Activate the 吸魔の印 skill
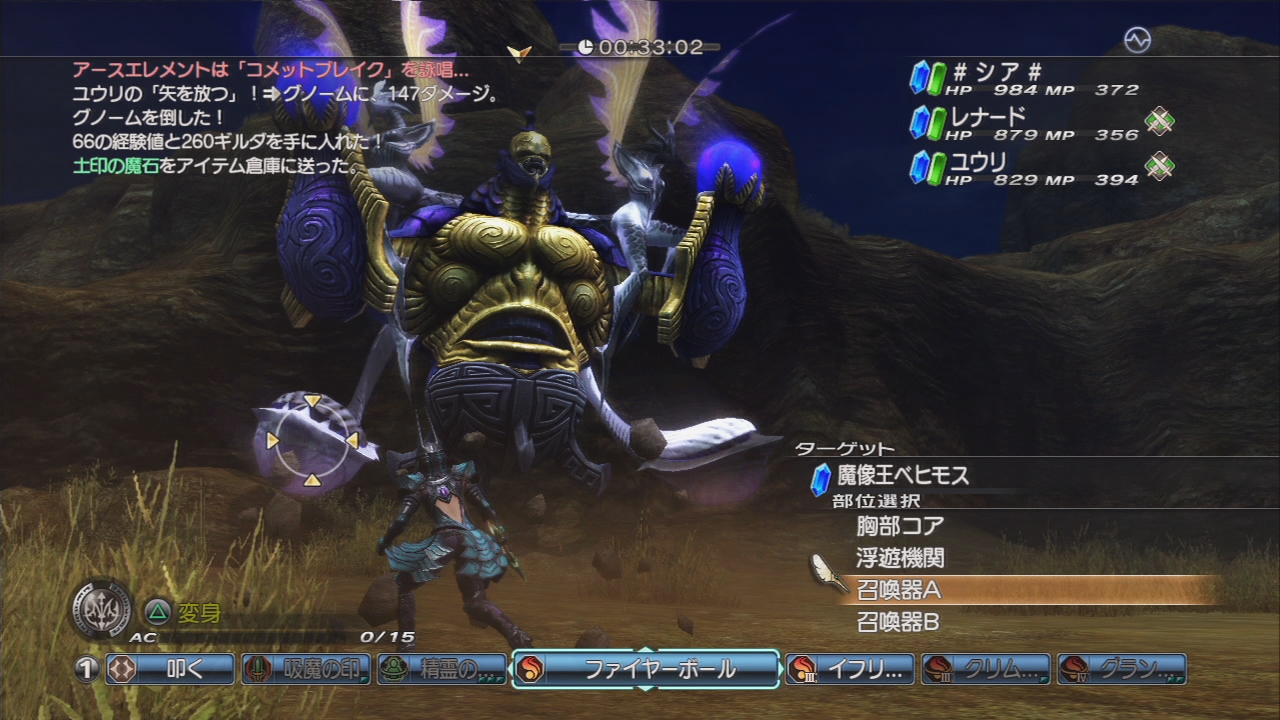 pyautogui.click(x=307, y=669)
